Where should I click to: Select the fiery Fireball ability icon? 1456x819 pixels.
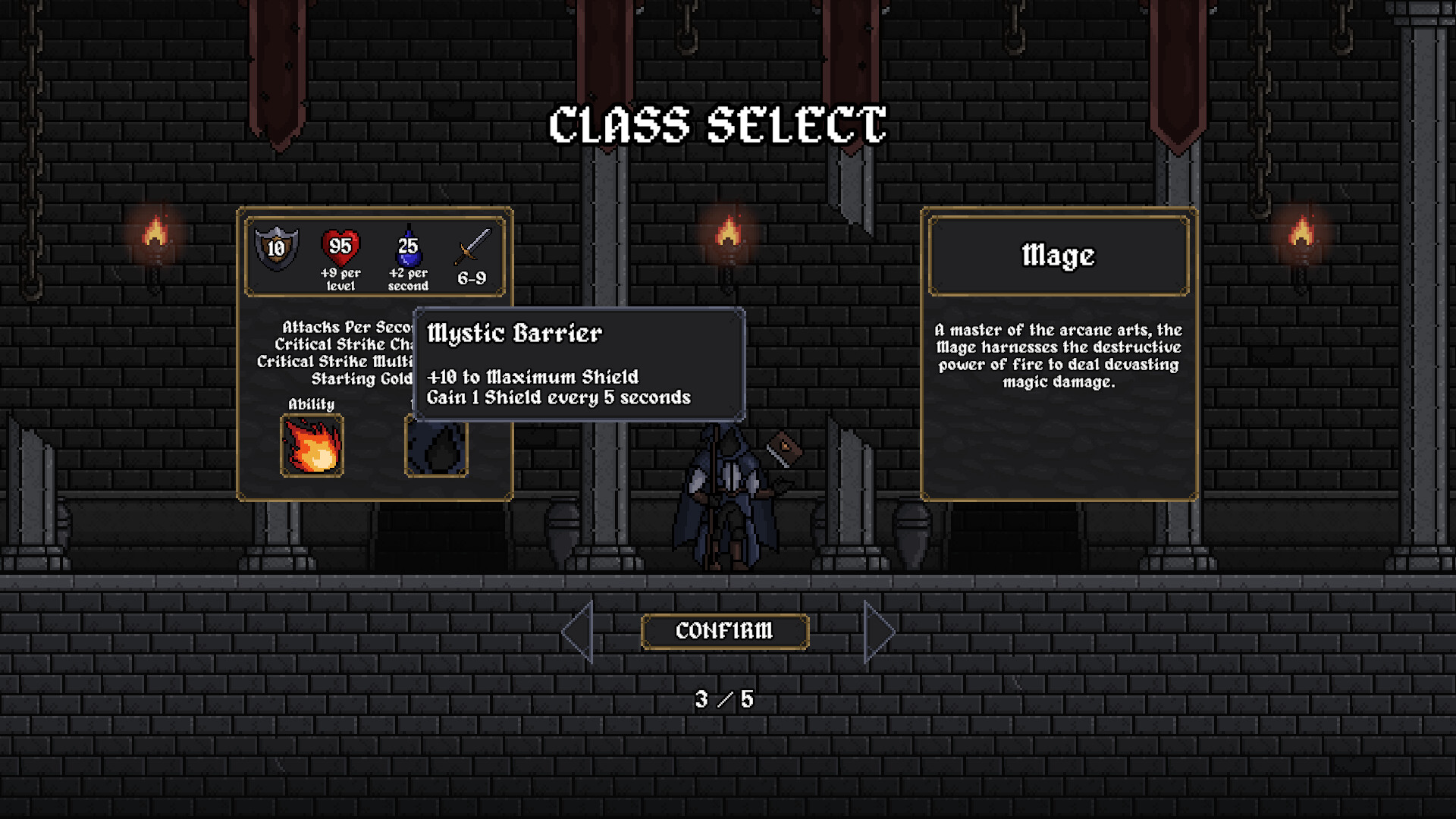[x=312, y=447]
